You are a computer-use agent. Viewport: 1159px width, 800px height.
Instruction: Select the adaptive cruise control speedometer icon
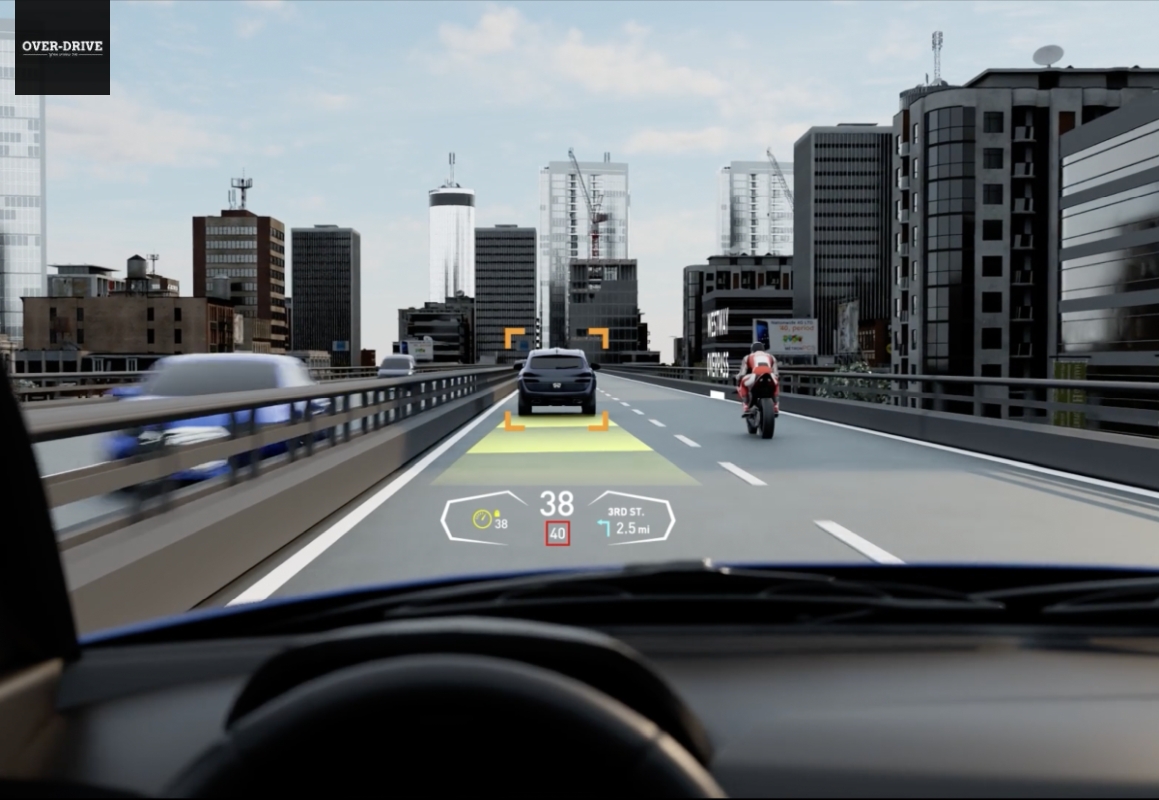483,519
